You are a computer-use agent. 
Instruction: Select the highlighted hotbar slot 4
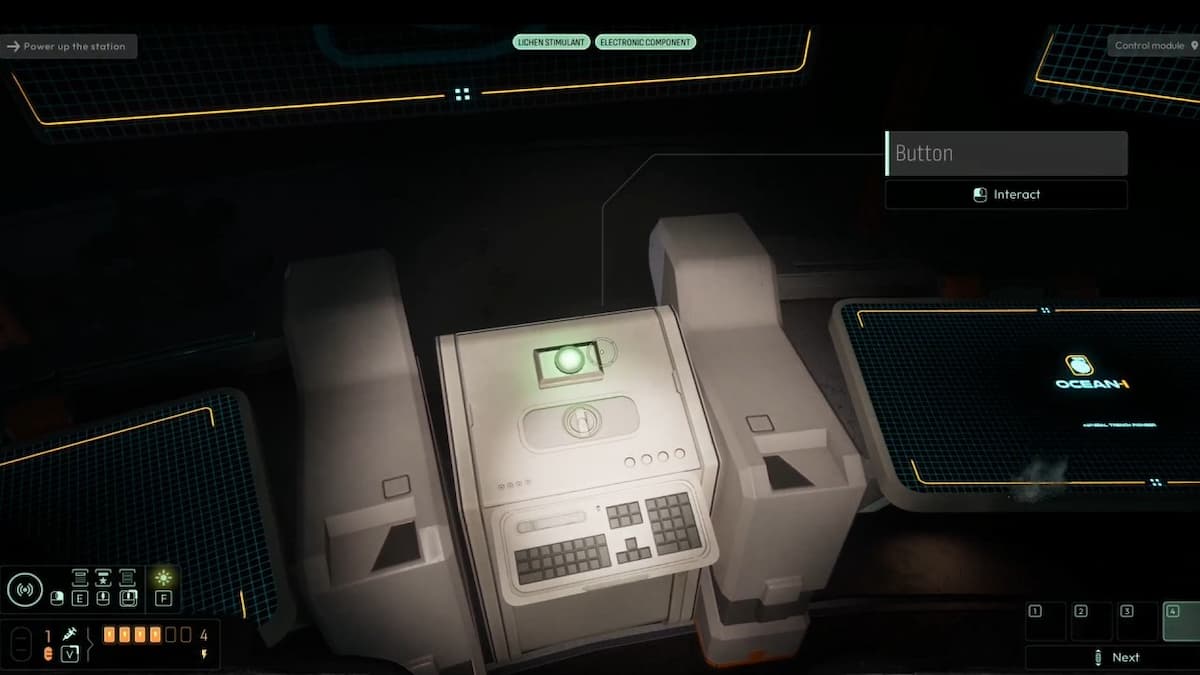click(1180, 621)
